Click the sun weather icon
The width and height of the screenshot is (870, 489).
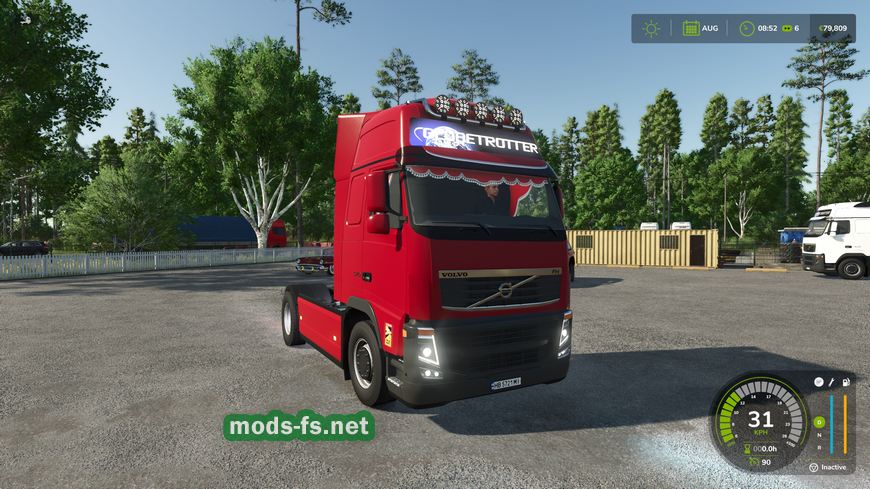[x=651, y=28]
